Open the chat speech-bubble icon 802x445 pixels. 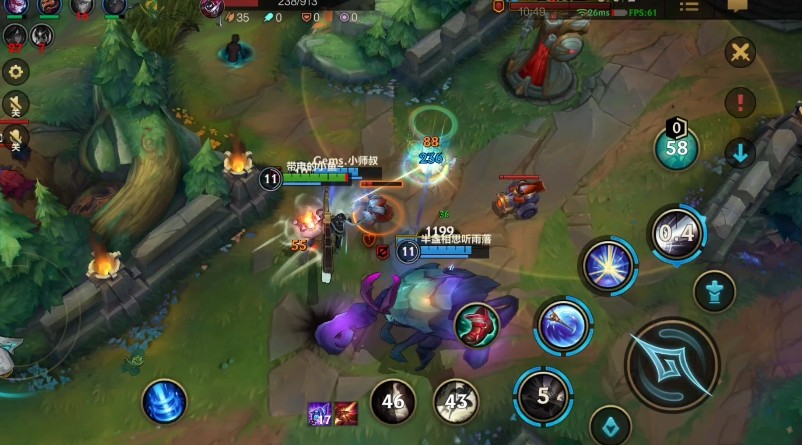(738, 6)
